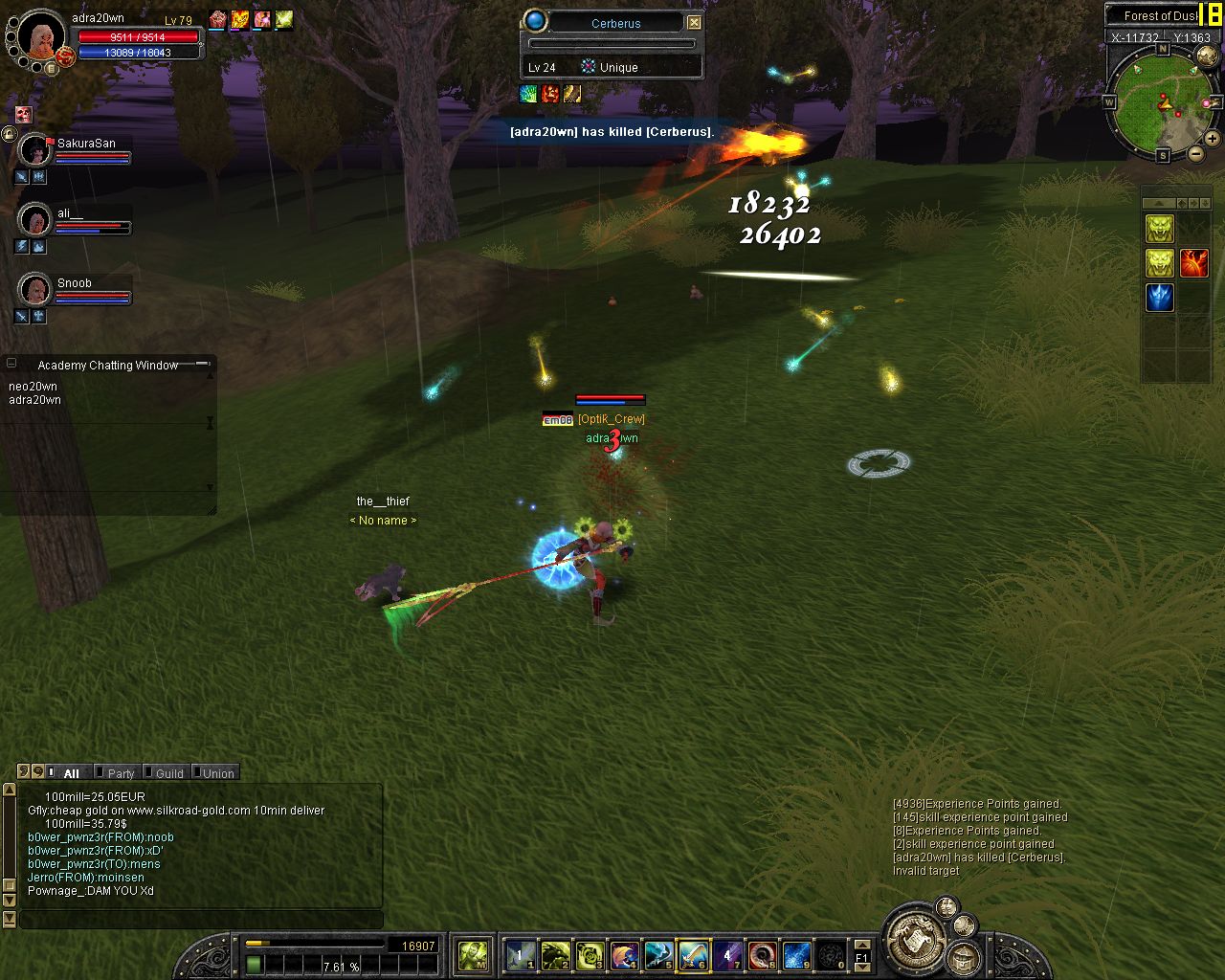Switch to the Party chat tab
Viewport: 1225px width, 980px height.
[121, 773]
